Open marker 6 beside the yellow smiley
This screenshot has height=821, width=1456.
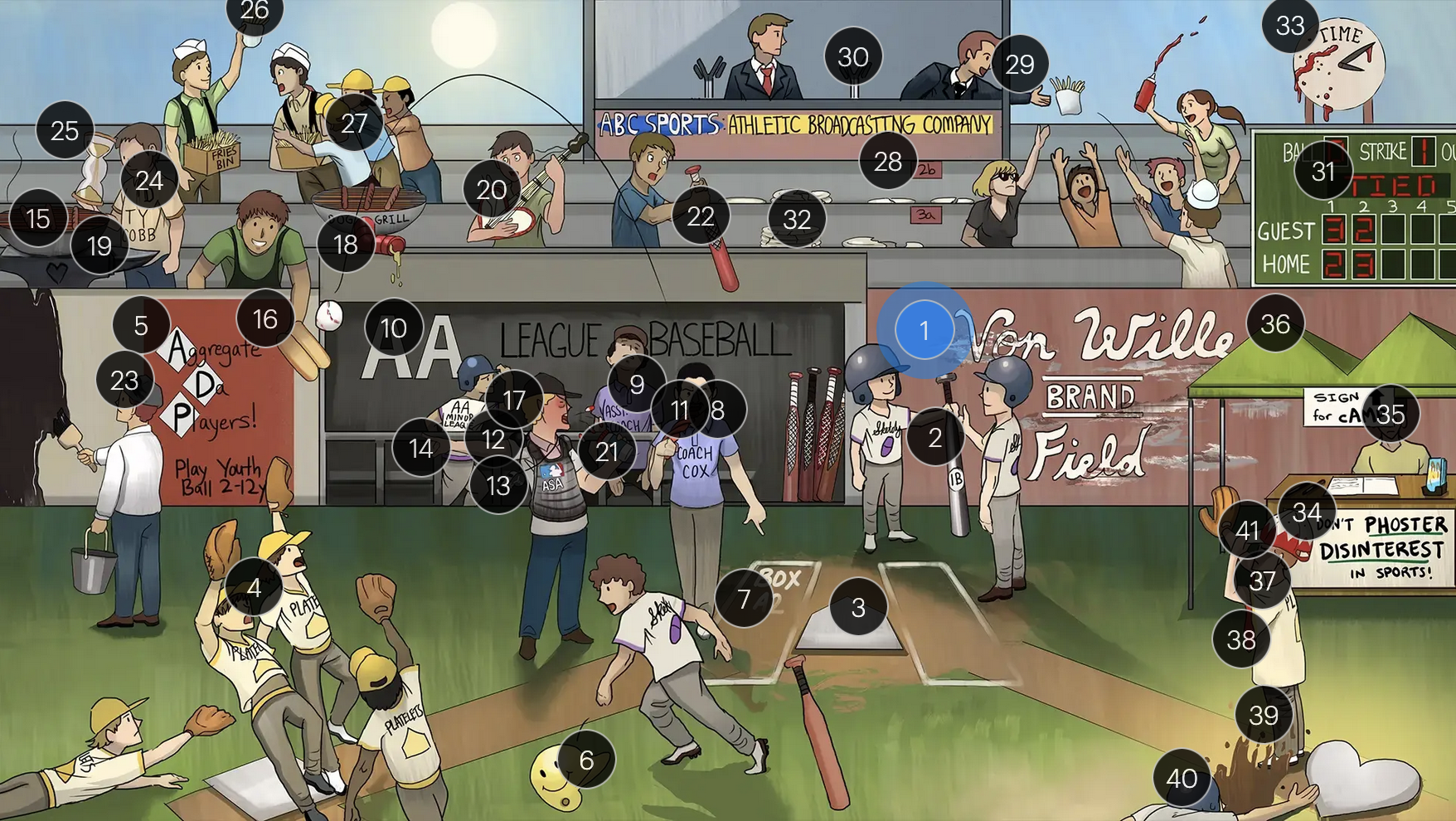coord(586,760)
